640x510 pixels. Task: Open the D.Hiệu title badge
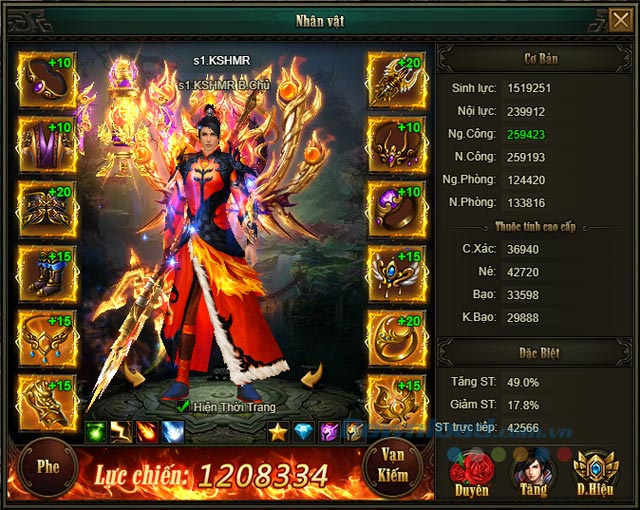coord(595,472)
